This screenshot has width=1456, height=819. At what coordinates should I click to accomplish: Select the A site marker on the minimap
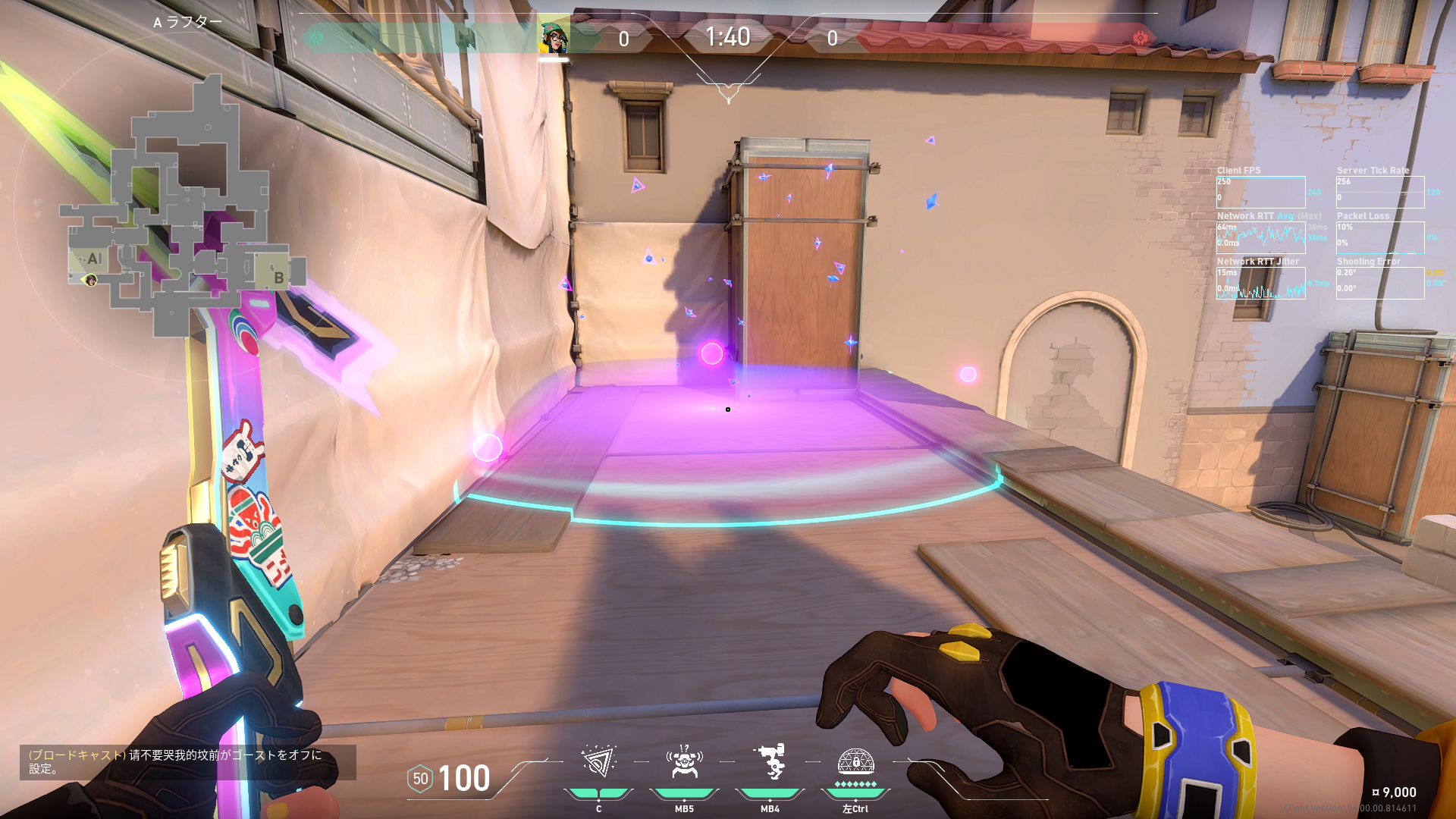point(93,259)
